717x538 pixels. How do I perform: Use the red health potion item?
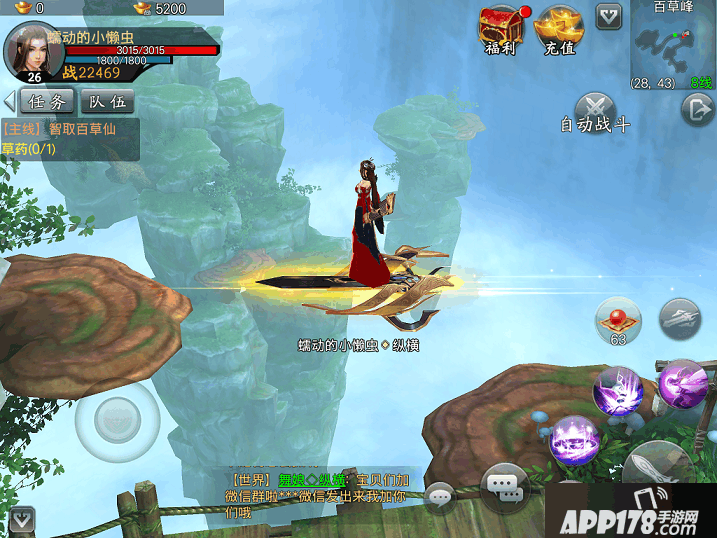tap(617, 320)
